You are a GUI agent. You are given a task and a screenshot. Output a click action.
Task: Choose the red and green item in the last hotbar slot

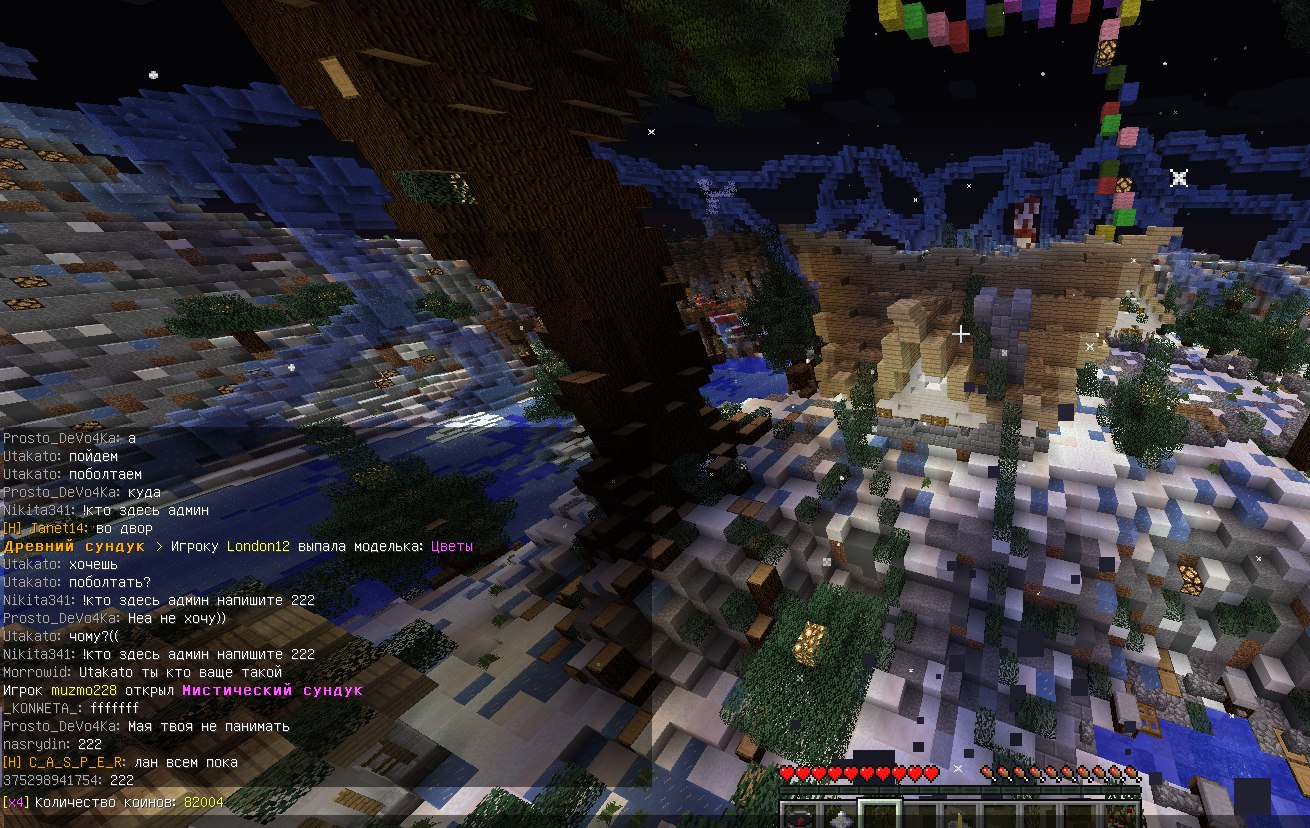(1120, 816)
